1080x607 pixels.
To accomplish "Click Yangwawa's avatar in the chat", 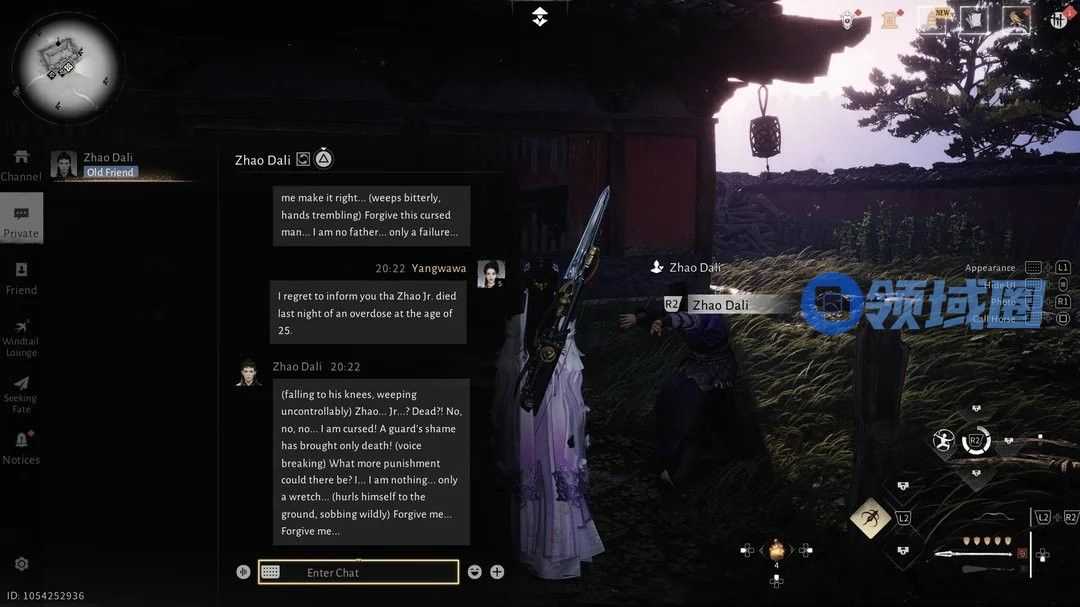I will point(490,273).
